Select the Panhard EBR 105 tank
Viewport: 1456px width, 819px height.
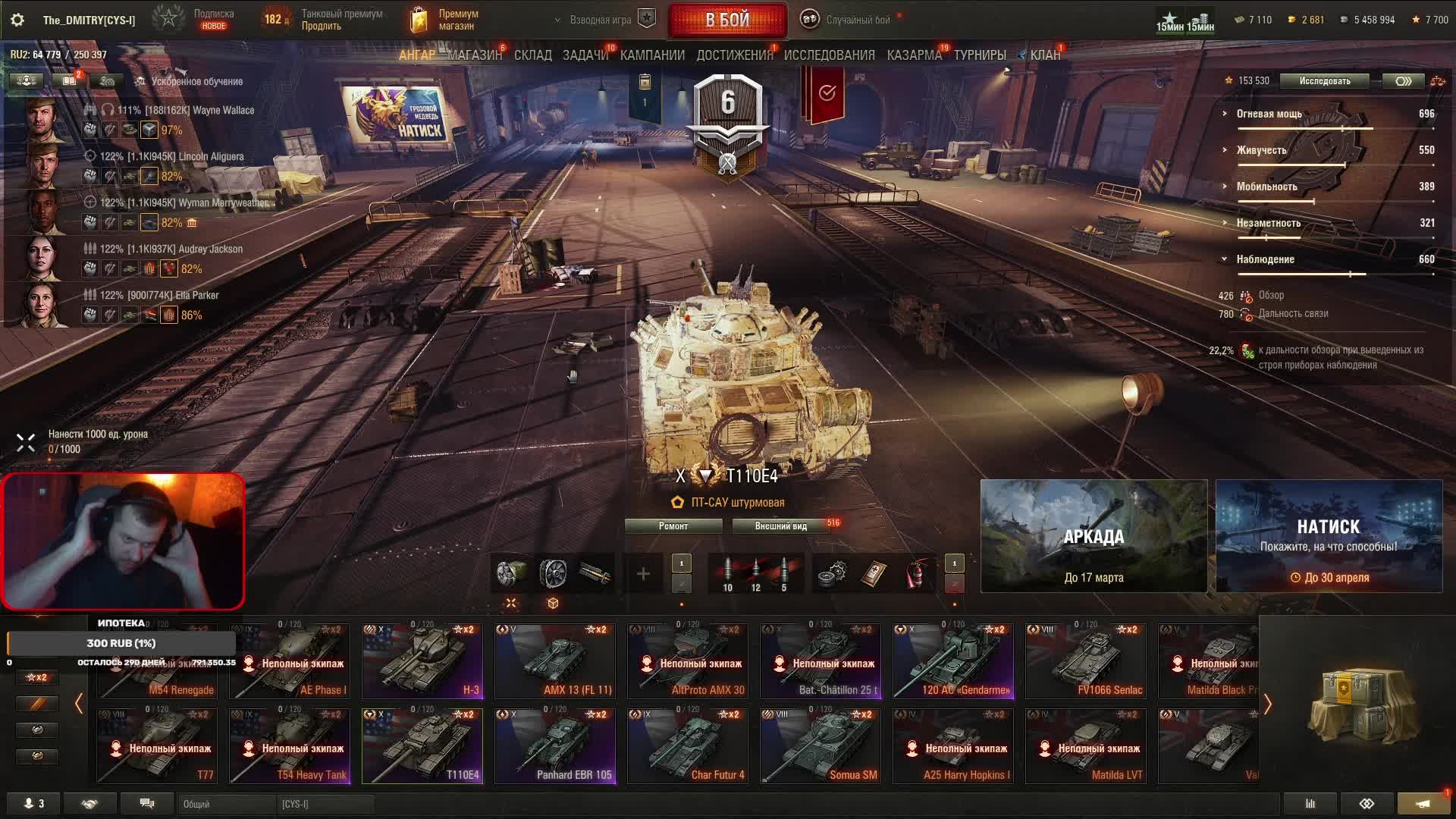coord(555,746)
